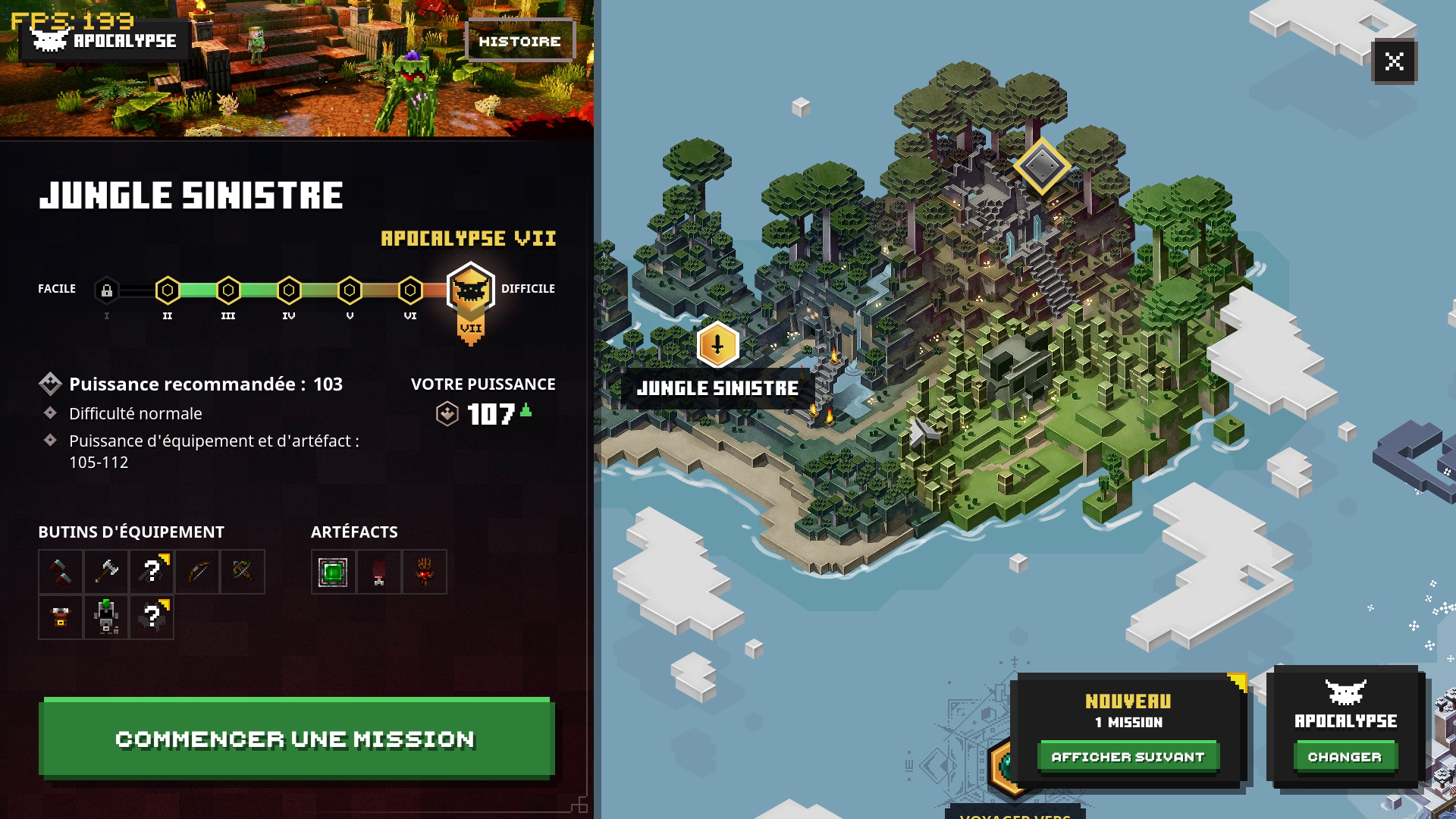The width and height of the screenshot is (1456, 819).
Task: Choose level VI on the difficulty slider
Action: pyautogui.click(x=410, y=288)
